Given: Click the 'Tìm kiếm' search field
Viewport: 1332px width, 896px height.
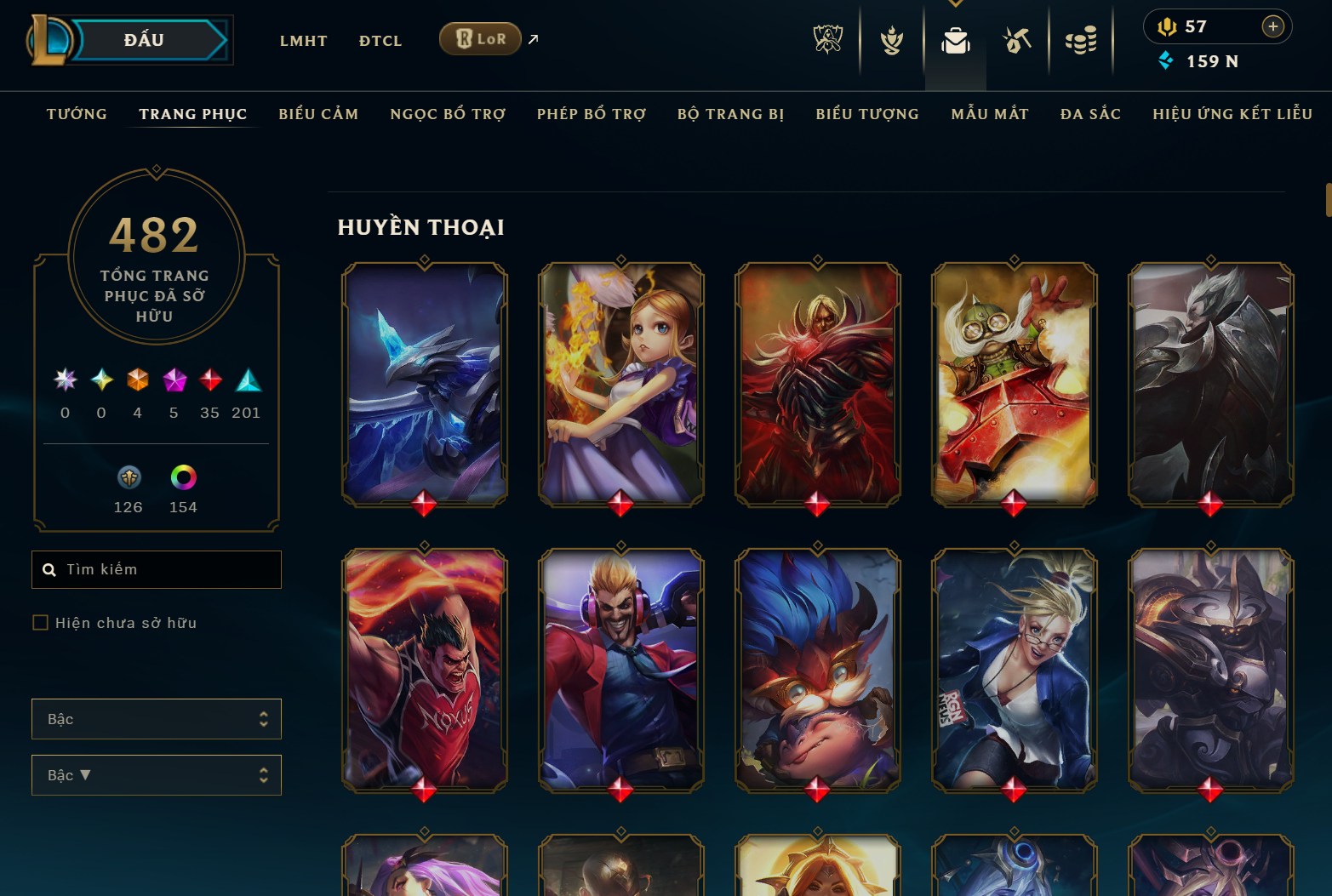Looking at the screenshot, I should click(x=157, y=569).
